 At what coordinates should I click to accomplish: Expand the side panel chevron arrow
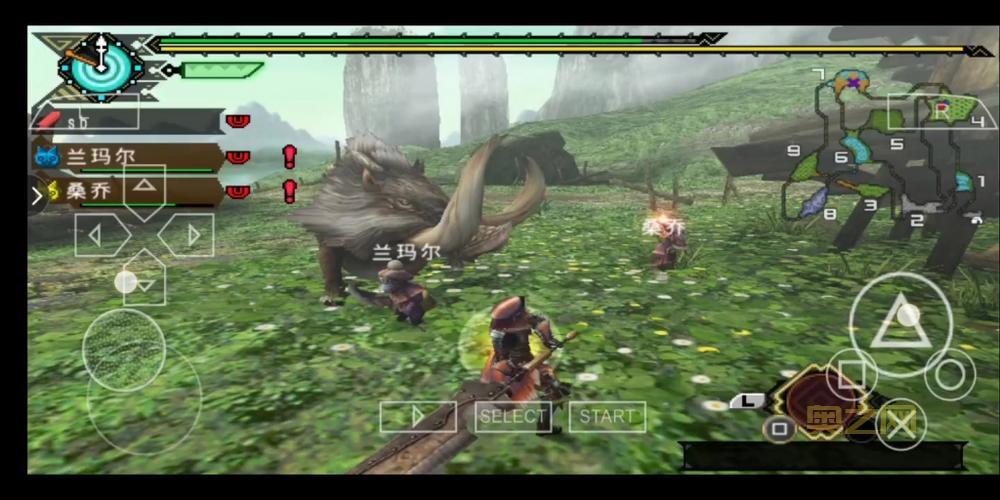(39, 192)
